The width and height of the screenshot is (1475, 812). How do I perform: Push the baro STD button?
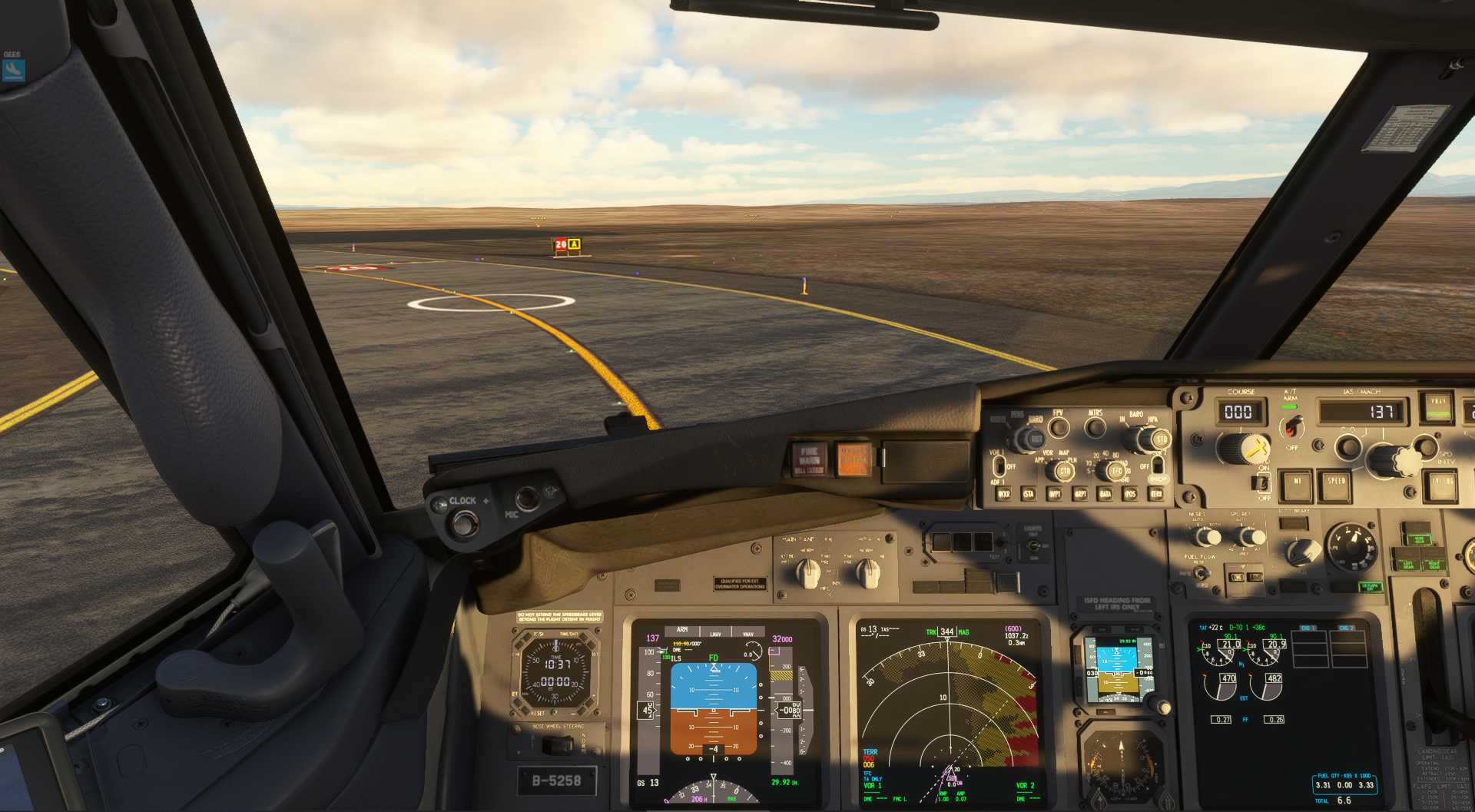point(1160,440)
